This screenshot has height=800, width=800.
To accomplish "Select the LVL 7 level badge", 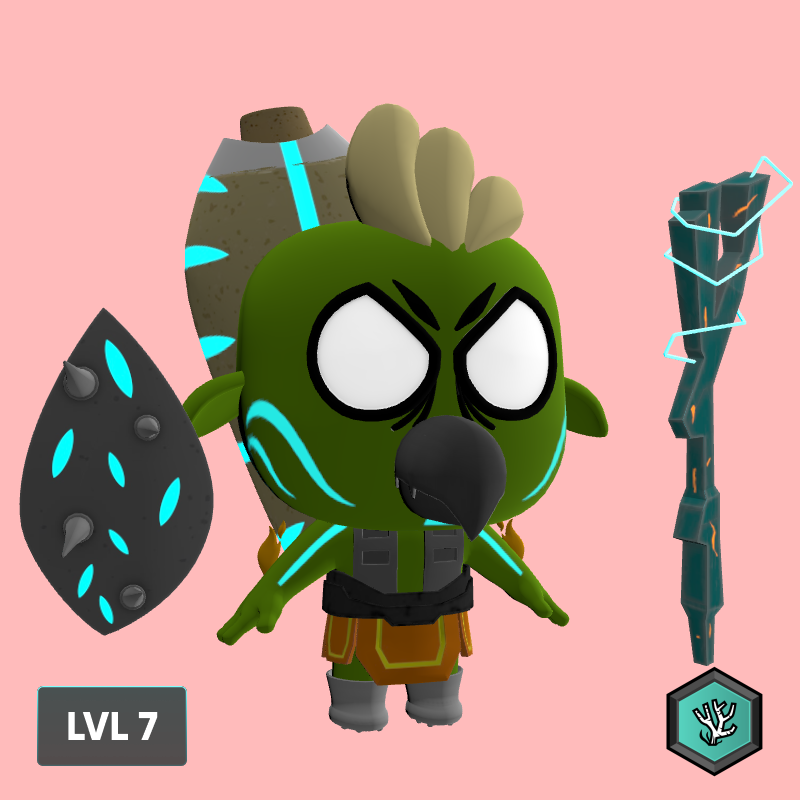I will coord(112,726).
